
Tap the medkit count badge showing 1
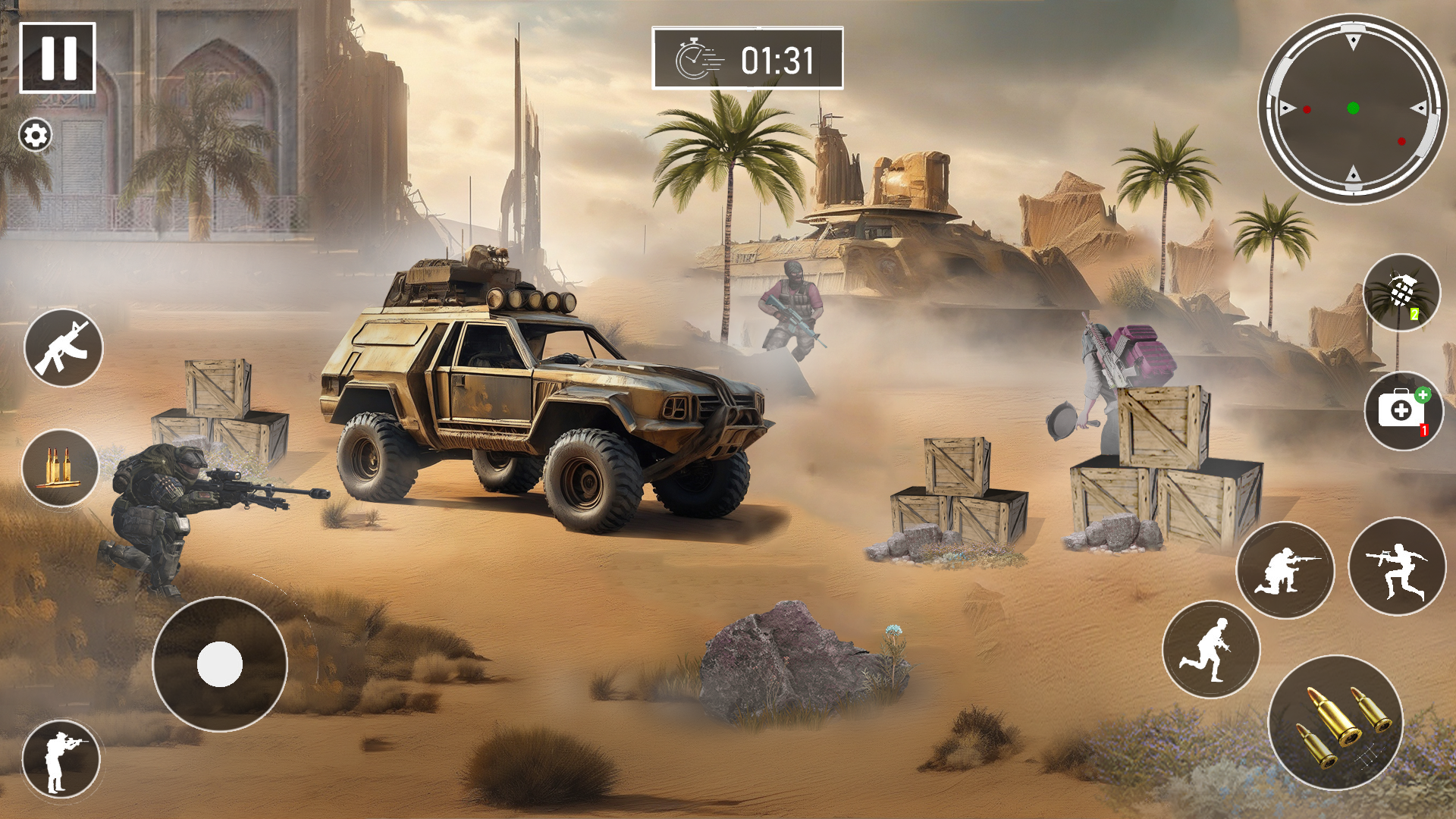[x=1423, y=431]
